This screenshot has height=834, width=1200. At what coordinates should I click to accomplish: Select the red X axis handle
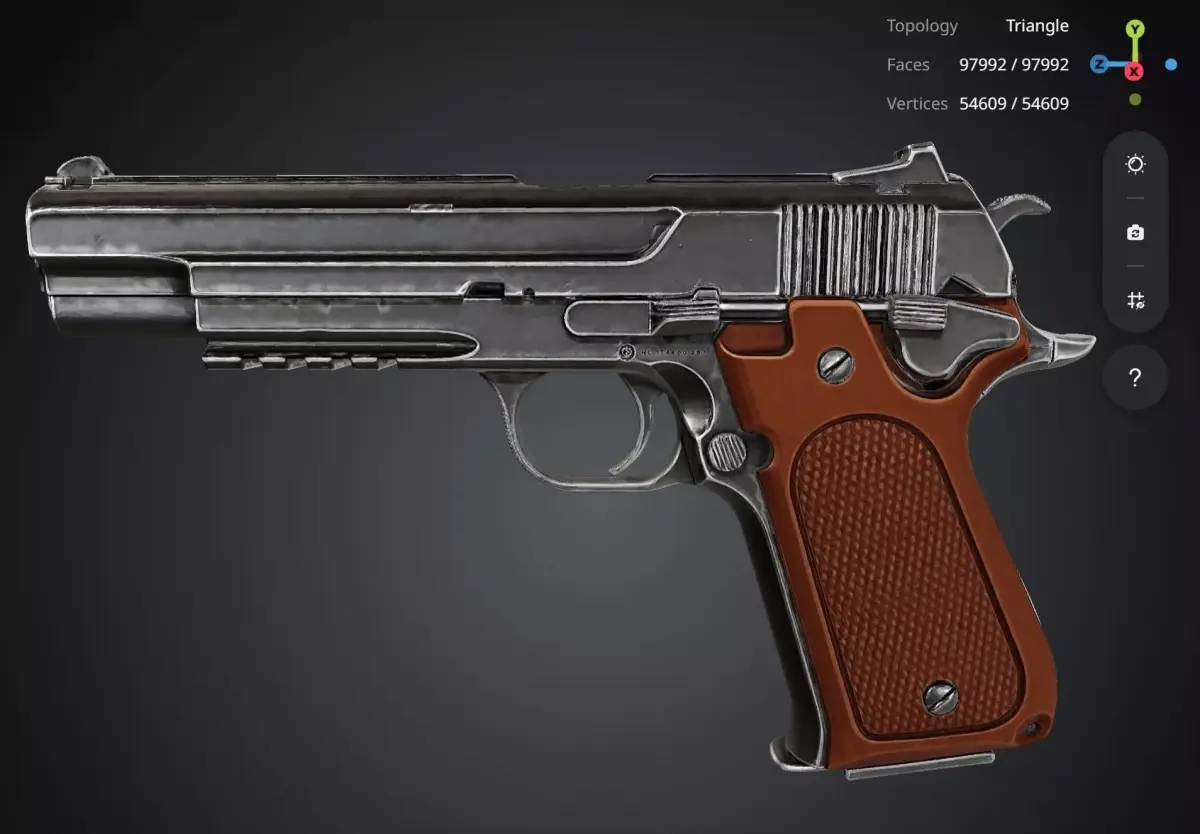[1135, 71]
